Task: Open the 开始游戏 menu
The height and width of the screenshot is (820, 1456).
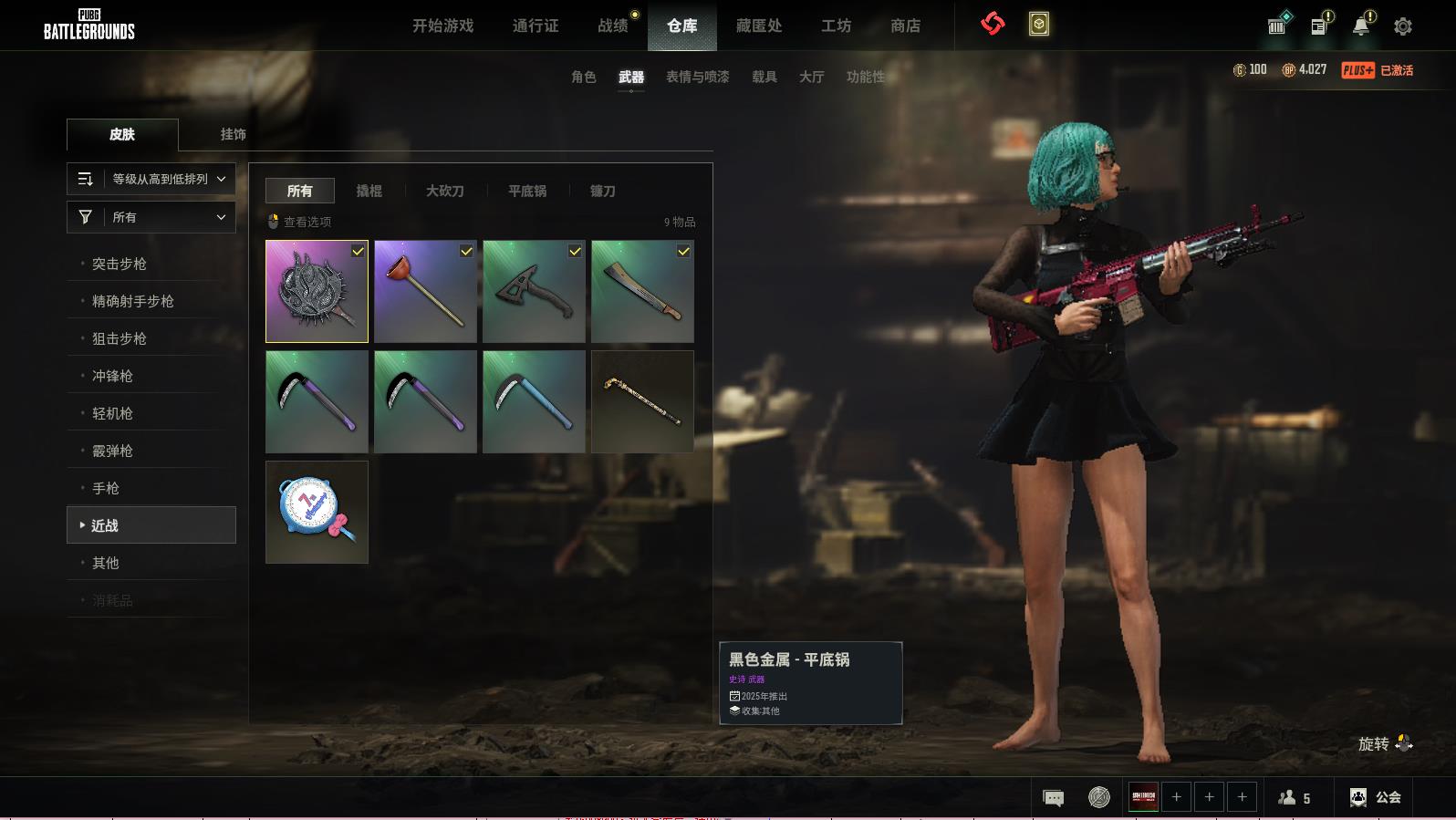Action: [442, 26]
